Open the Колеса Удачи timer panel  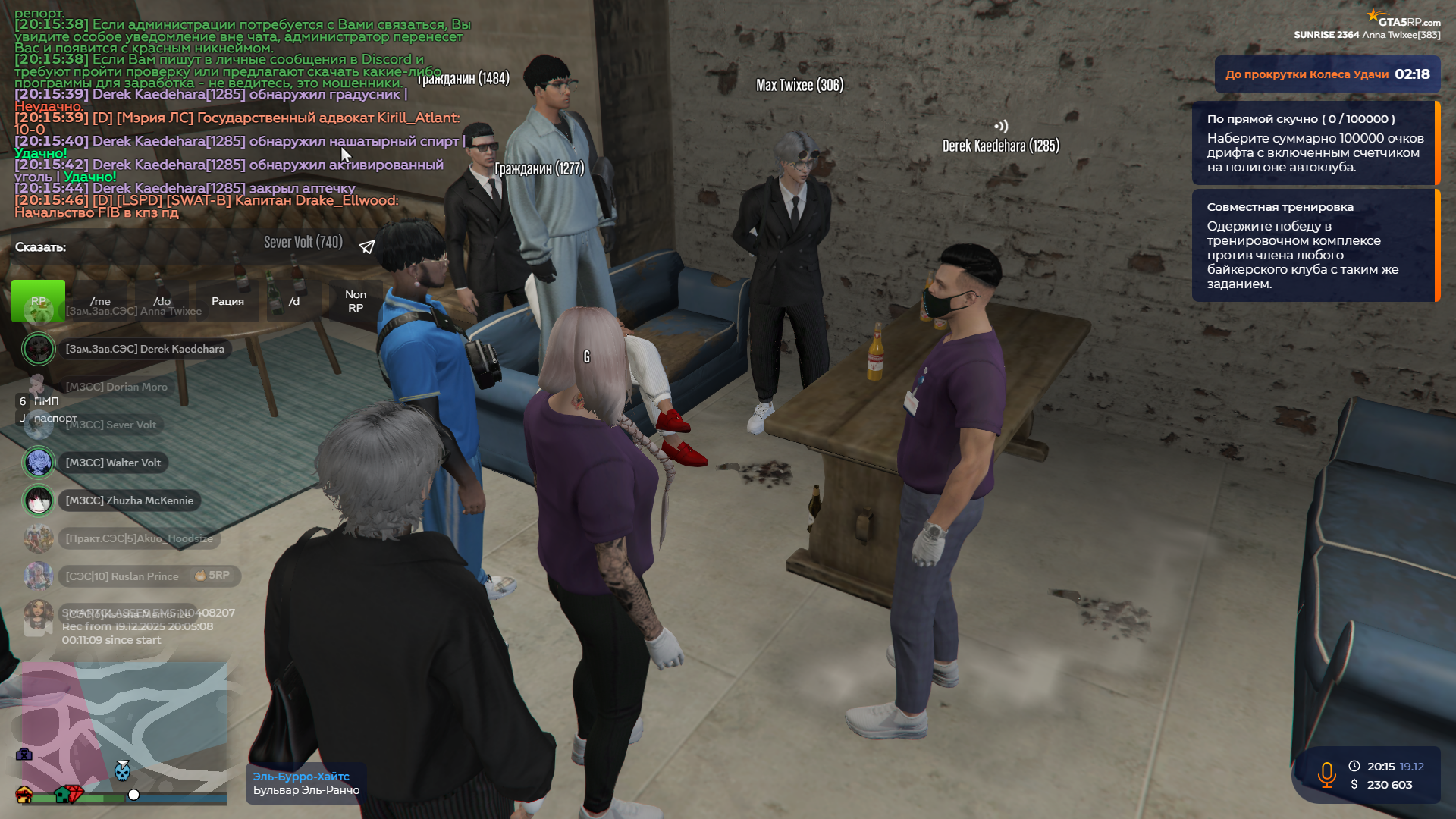(x=1326, y=74)
